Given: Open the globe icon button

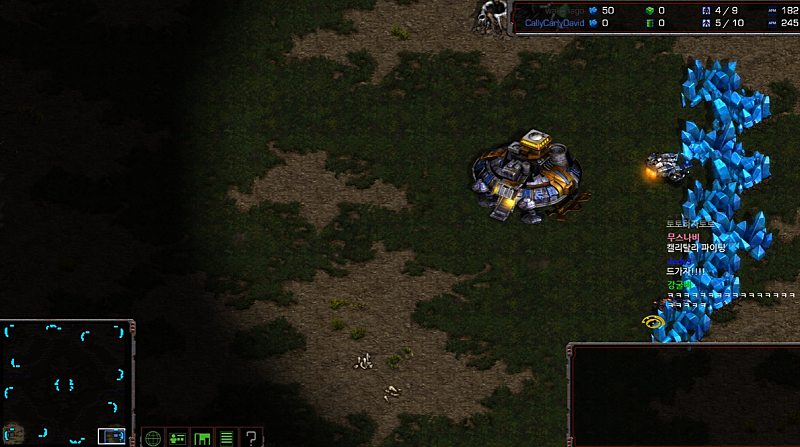Looking at the screenshot, I should [x=153, y=437].
